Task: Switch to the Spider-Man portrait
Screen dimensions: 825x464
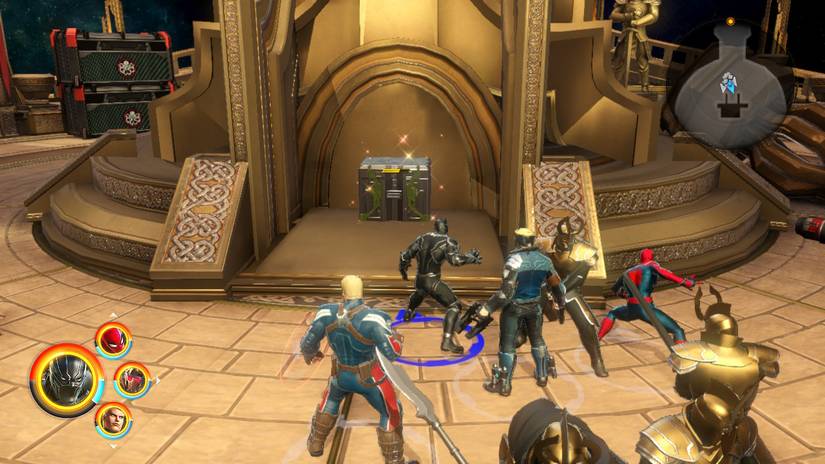Action: pyautogui.click(x=113, y=340)
